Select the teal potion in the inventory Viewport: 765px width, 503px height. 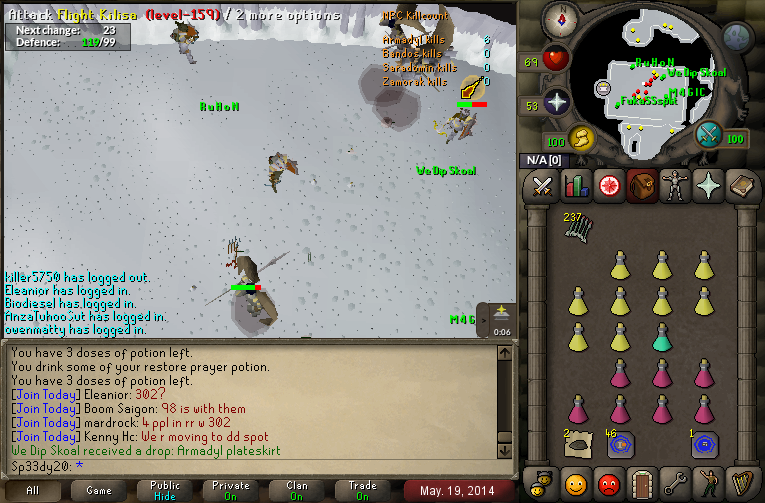pyautogui.click(x=661, y=337)
